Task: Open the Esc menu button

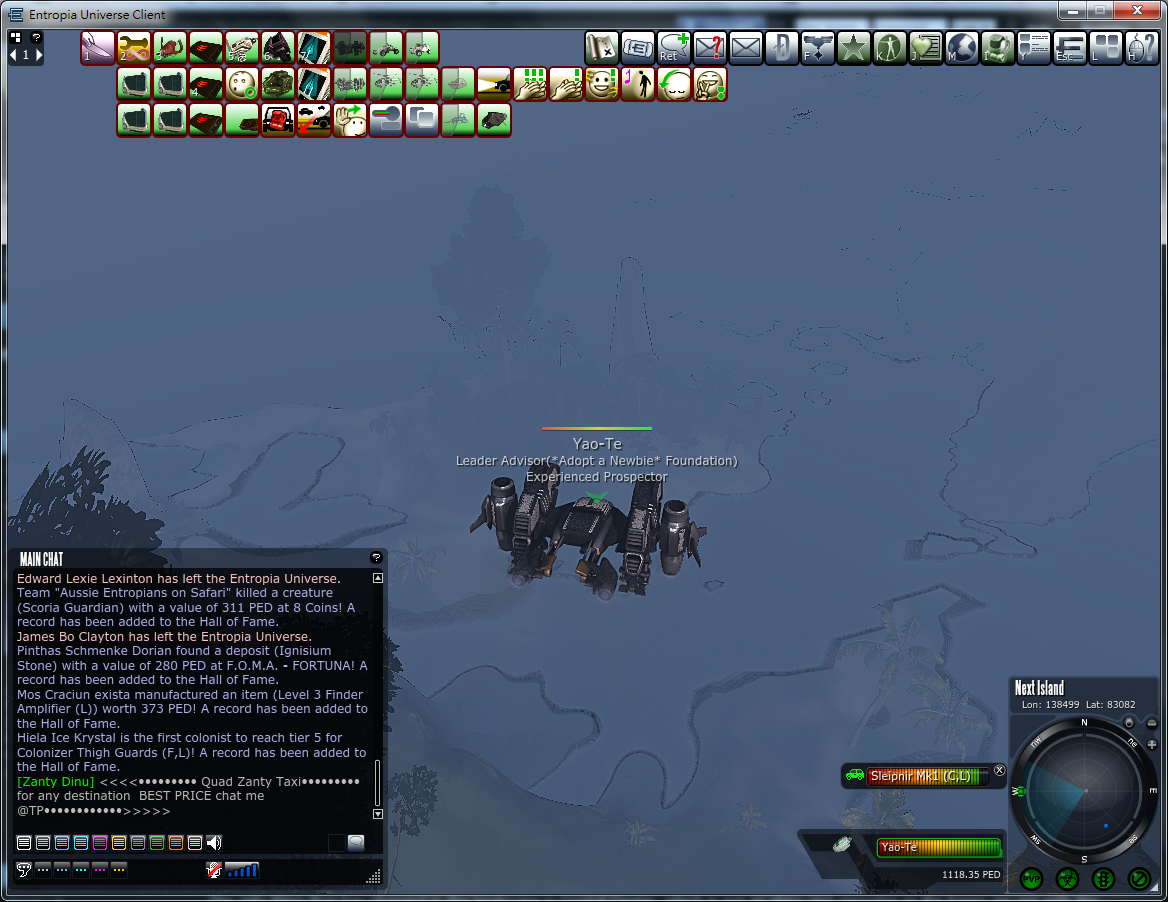Action: point(1070,47)
